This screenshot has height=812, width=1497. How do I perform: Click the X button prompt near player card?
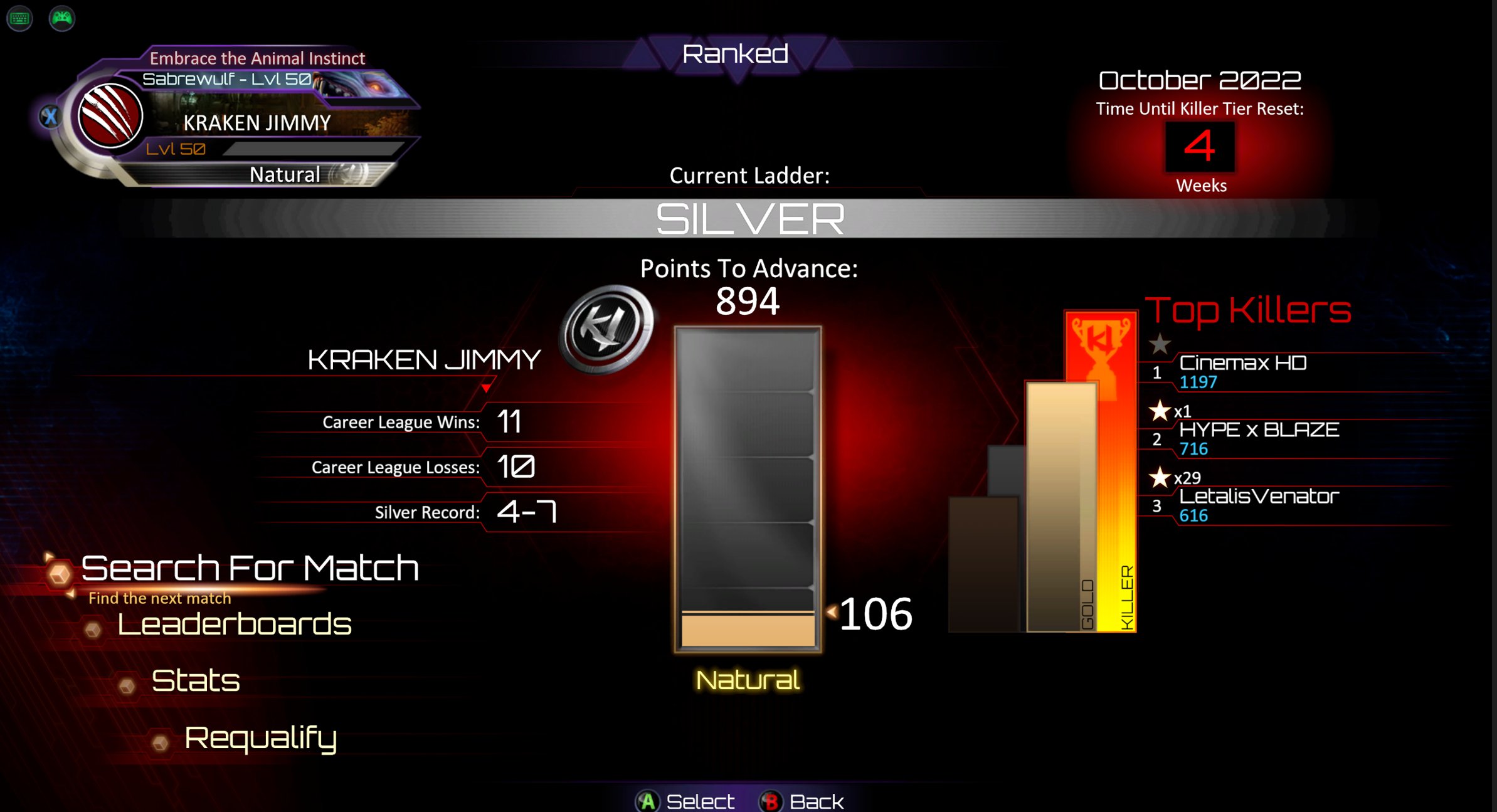coord(51,115)
